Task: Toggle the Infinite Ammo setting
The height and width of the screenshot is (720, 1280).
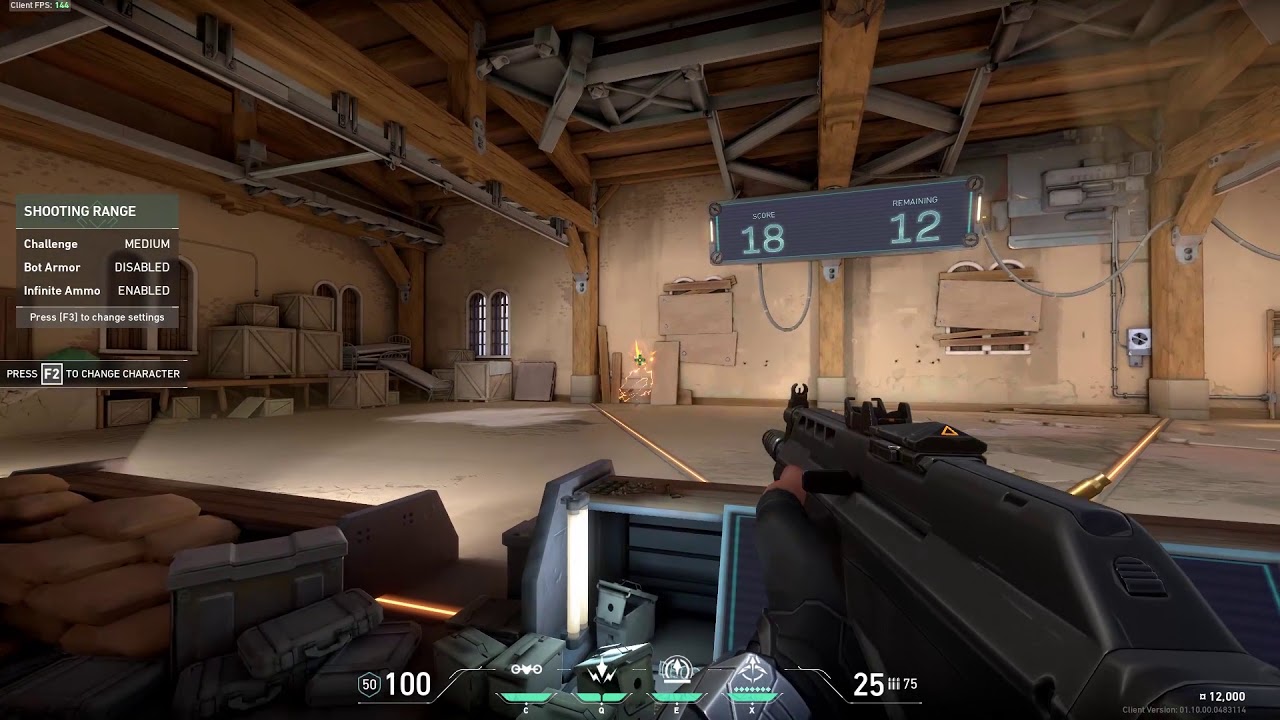Action: pyautogui.click(x=97, y=291)
